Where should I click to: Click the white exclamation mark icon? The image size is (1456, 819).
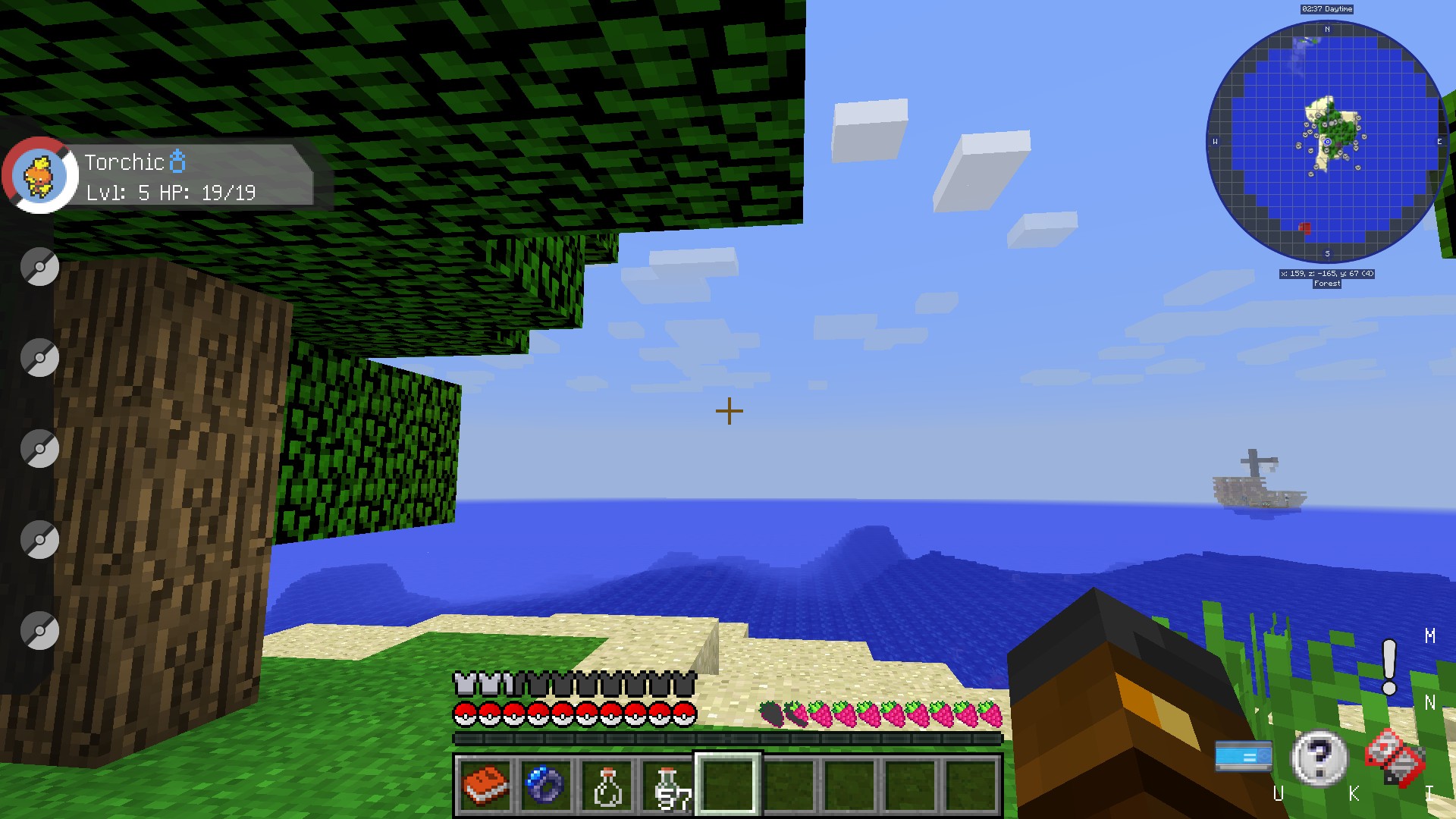pos(1389,667)
